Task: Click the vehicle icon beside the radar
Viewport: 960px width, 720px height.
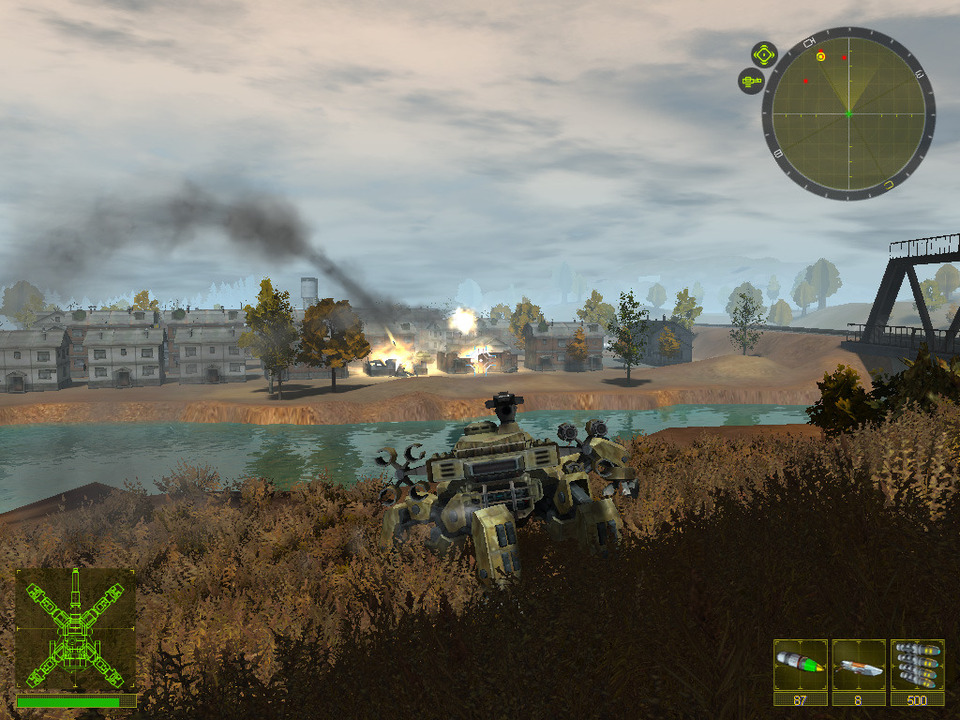Action: click(x=751, y=81)
